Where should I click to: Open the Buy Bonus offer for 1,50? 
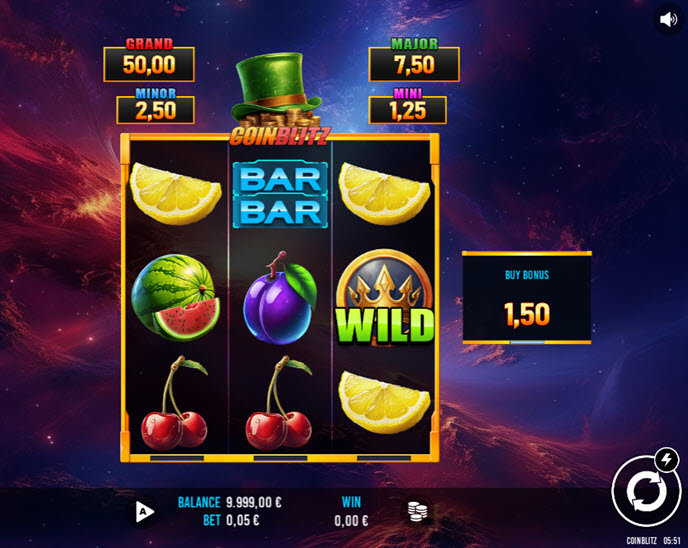(x=526, y=298)
